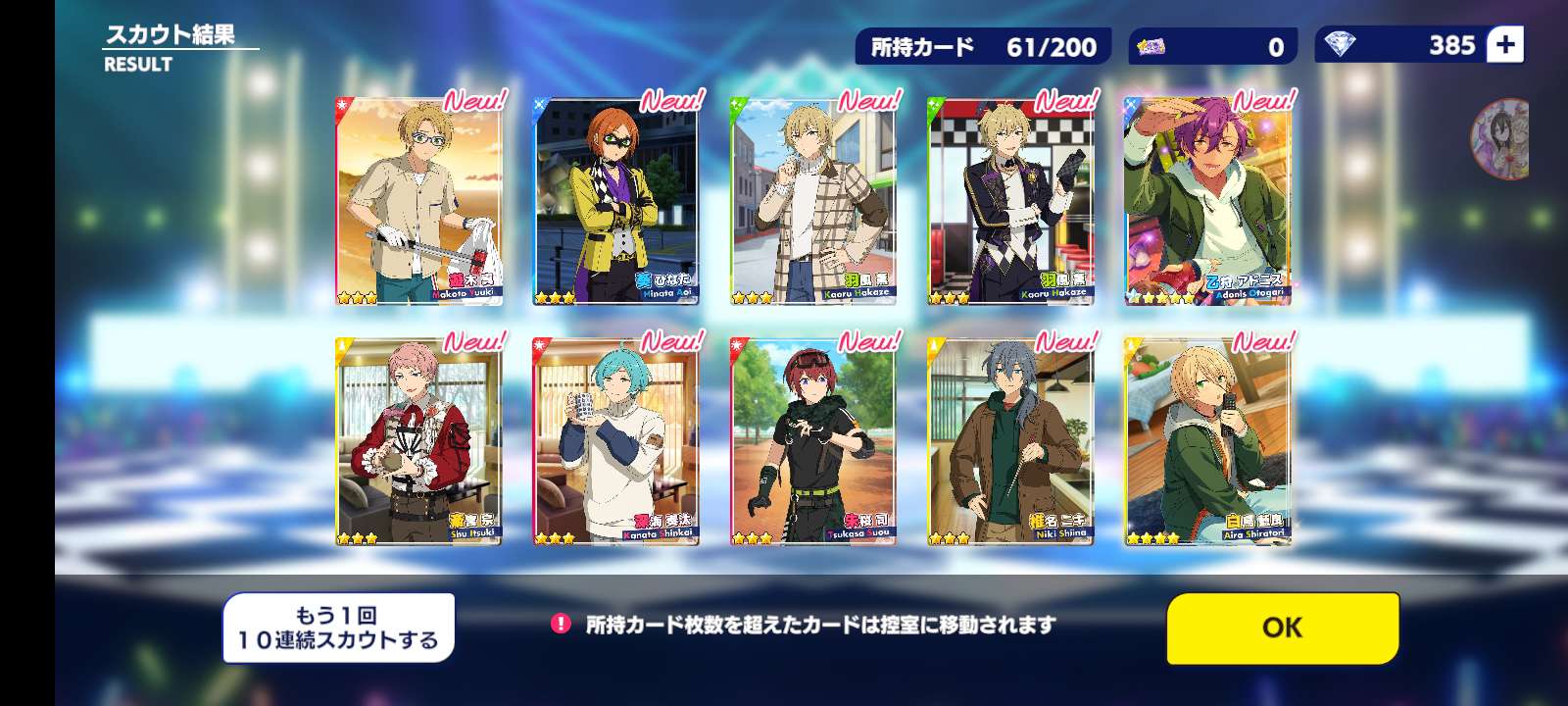Choose the Kanata Shinkai card
The height and width of the screenshot is (706, 1568).
[x=615, y=442]
